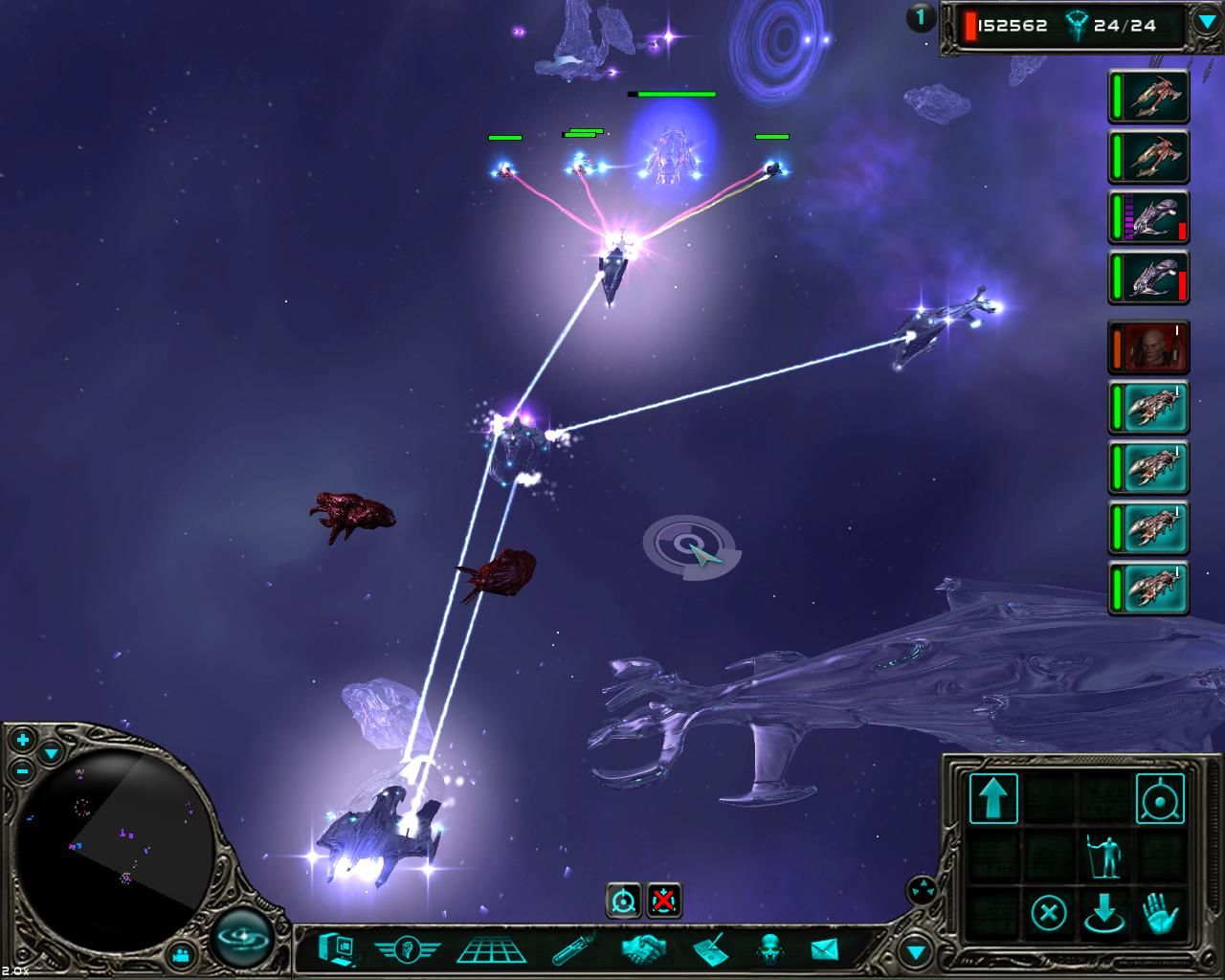1225x980 pixels.
Task: Choose the open hand hold command
Action: tap(1160, 912)
